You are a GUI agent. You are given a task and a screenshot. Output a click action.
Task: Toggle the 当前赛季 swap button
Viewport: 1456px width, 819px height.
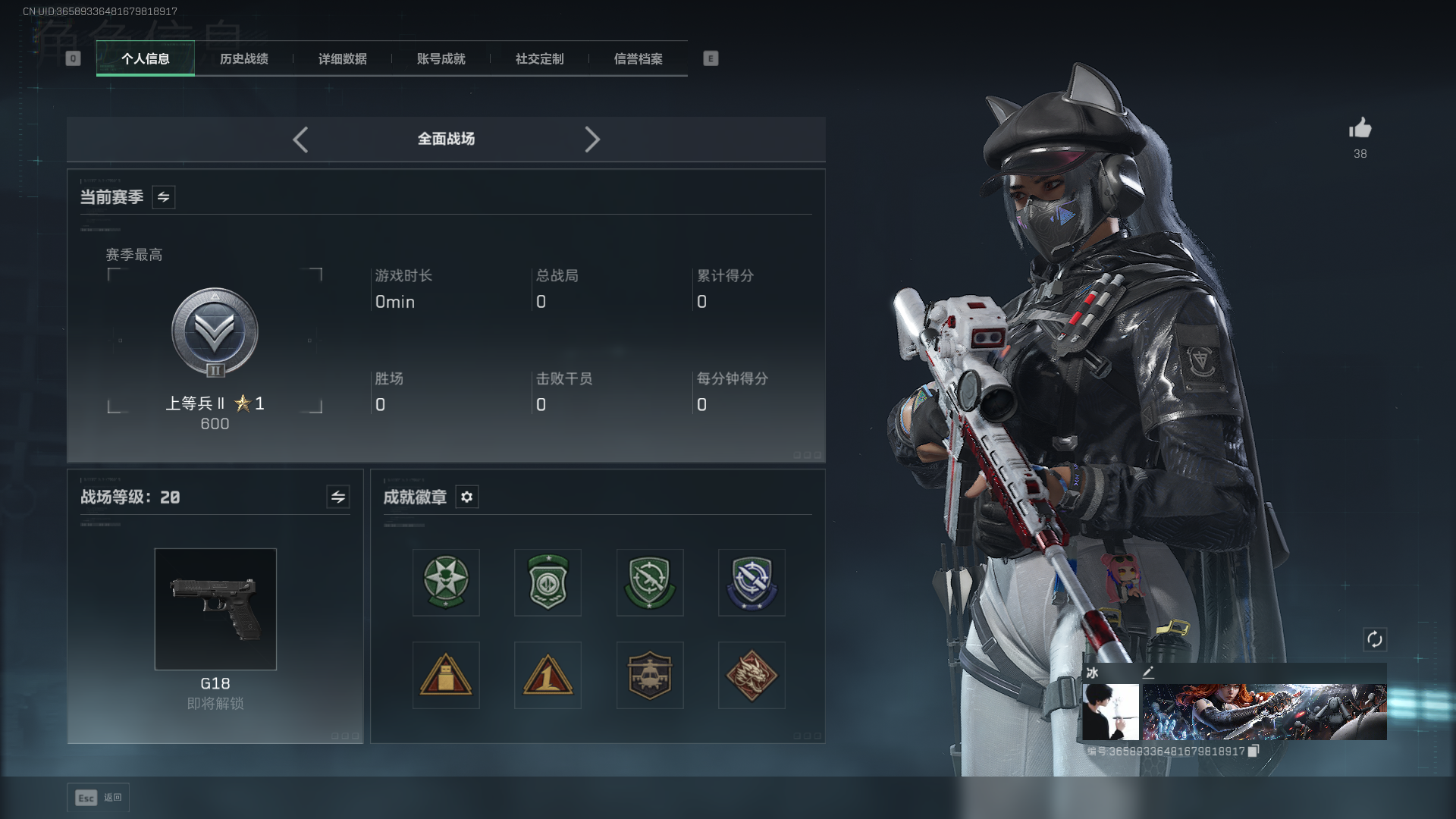coord(164,197)
